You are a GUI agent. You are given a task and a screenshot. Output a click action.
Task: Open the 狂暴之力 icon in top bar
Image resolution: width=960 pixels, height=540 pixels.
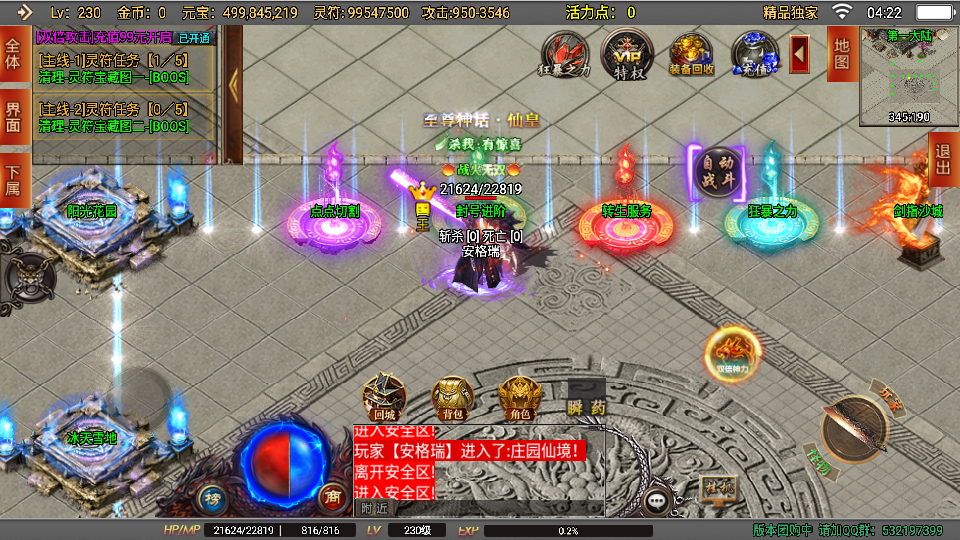(x=565, y=52)
